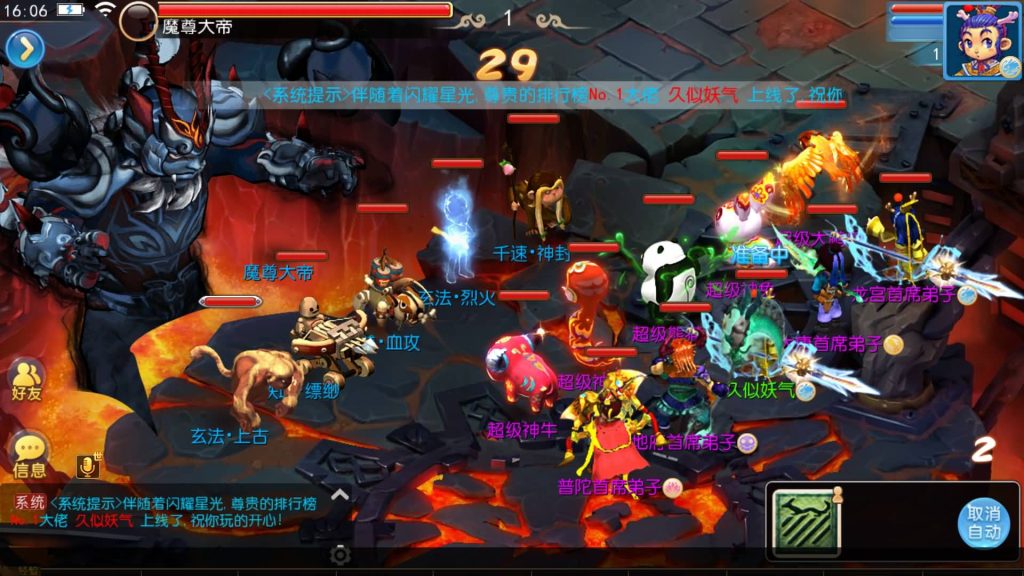This screenshot has width=1024, height=576.
Task: Open the 好友 friends list
Action: [27, 381]
